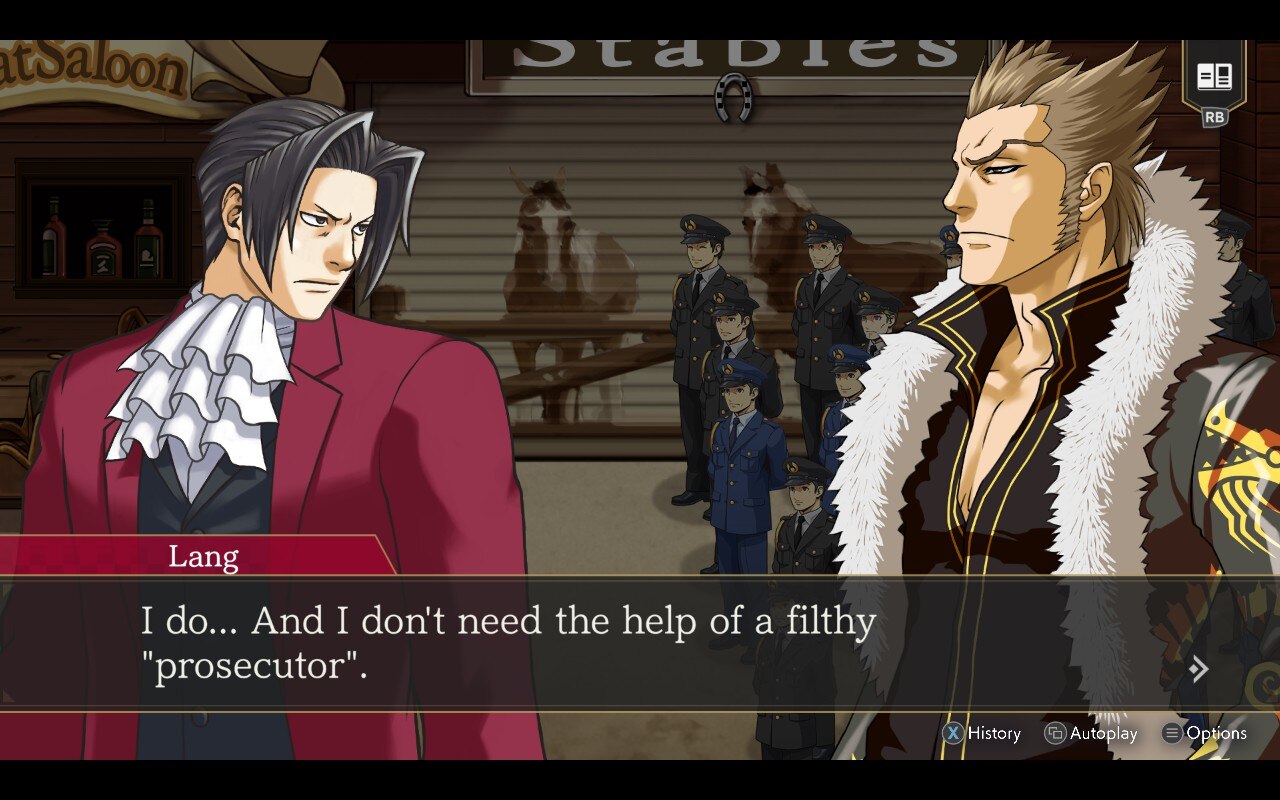Screen dimensions: 1280x800
Task: Click the horseshoe on the Stables sign
Action: click(733, 96)
